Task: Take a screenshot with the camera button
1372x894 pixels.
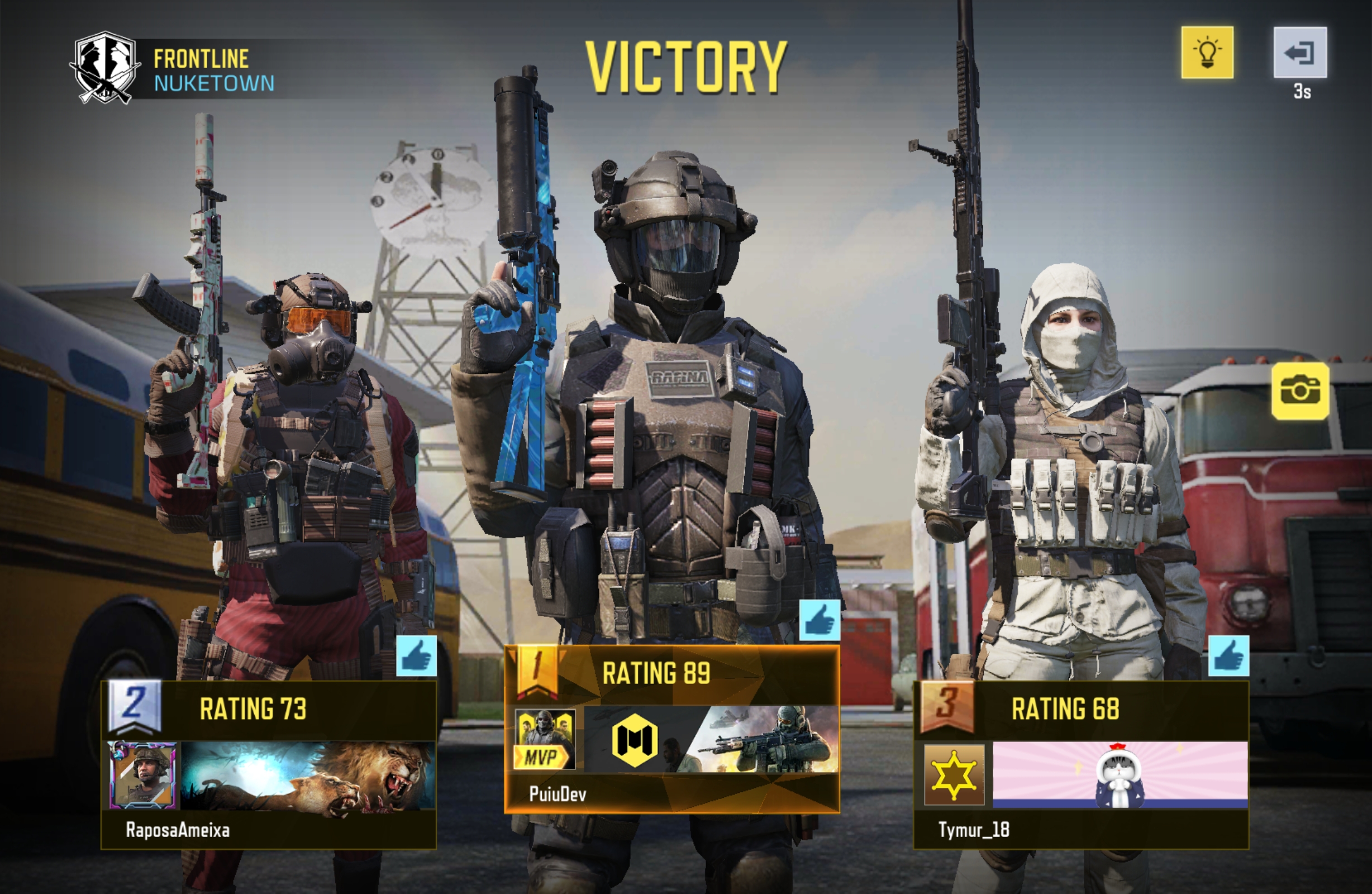Action: pos(1300,391)
